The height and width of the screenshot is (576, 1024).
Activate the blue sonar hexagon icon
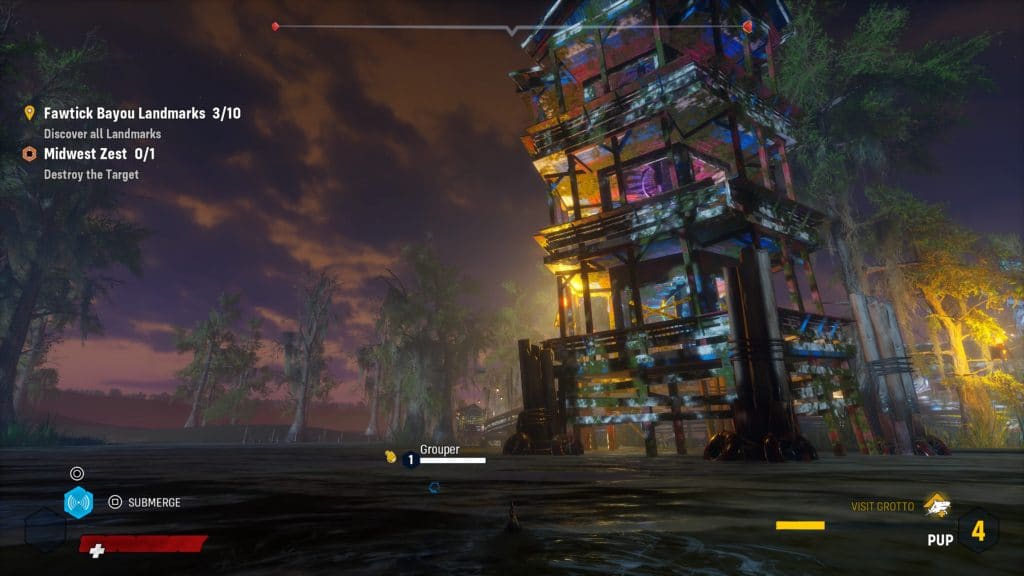click(x=78, y=502)
